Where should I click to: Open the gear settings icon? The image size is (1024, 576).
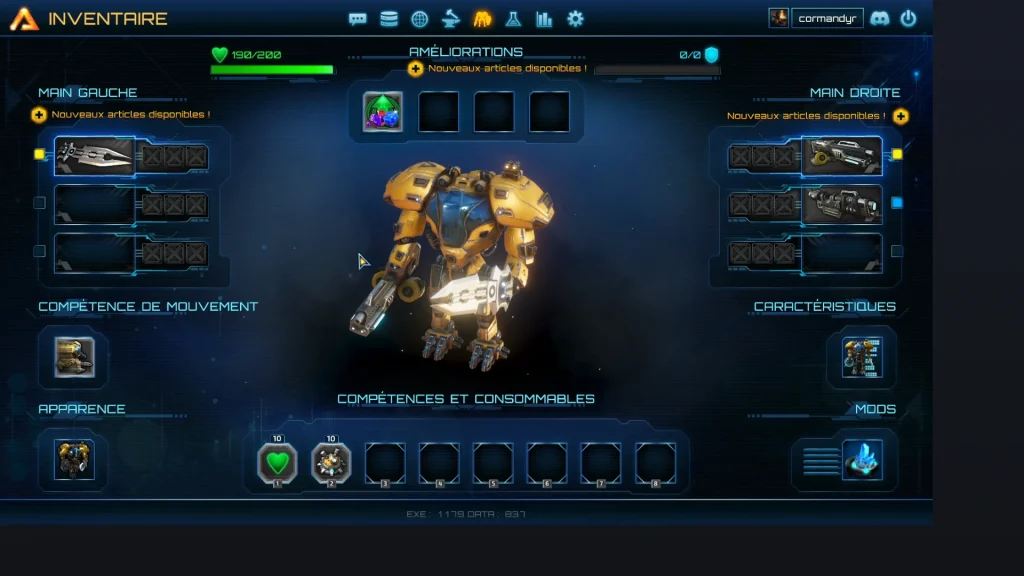coord(575,19)
